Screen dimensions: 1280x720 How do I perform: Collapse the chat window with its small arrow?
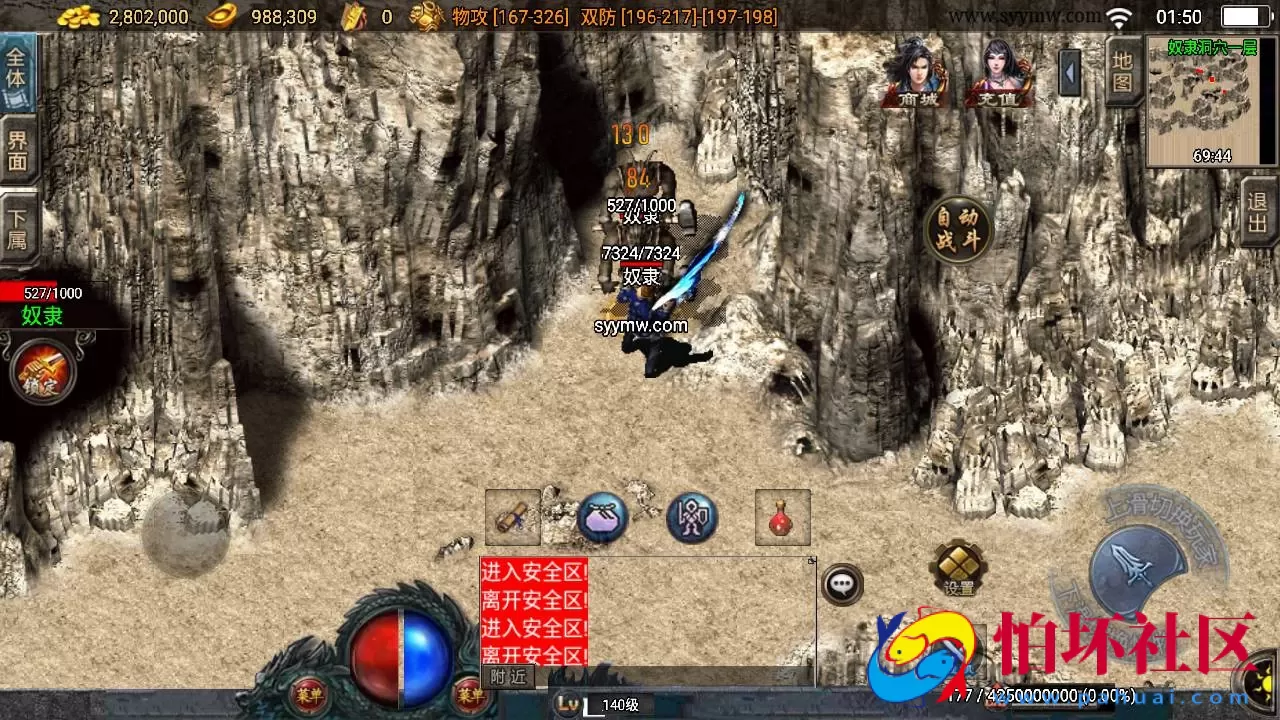(811, 559)
